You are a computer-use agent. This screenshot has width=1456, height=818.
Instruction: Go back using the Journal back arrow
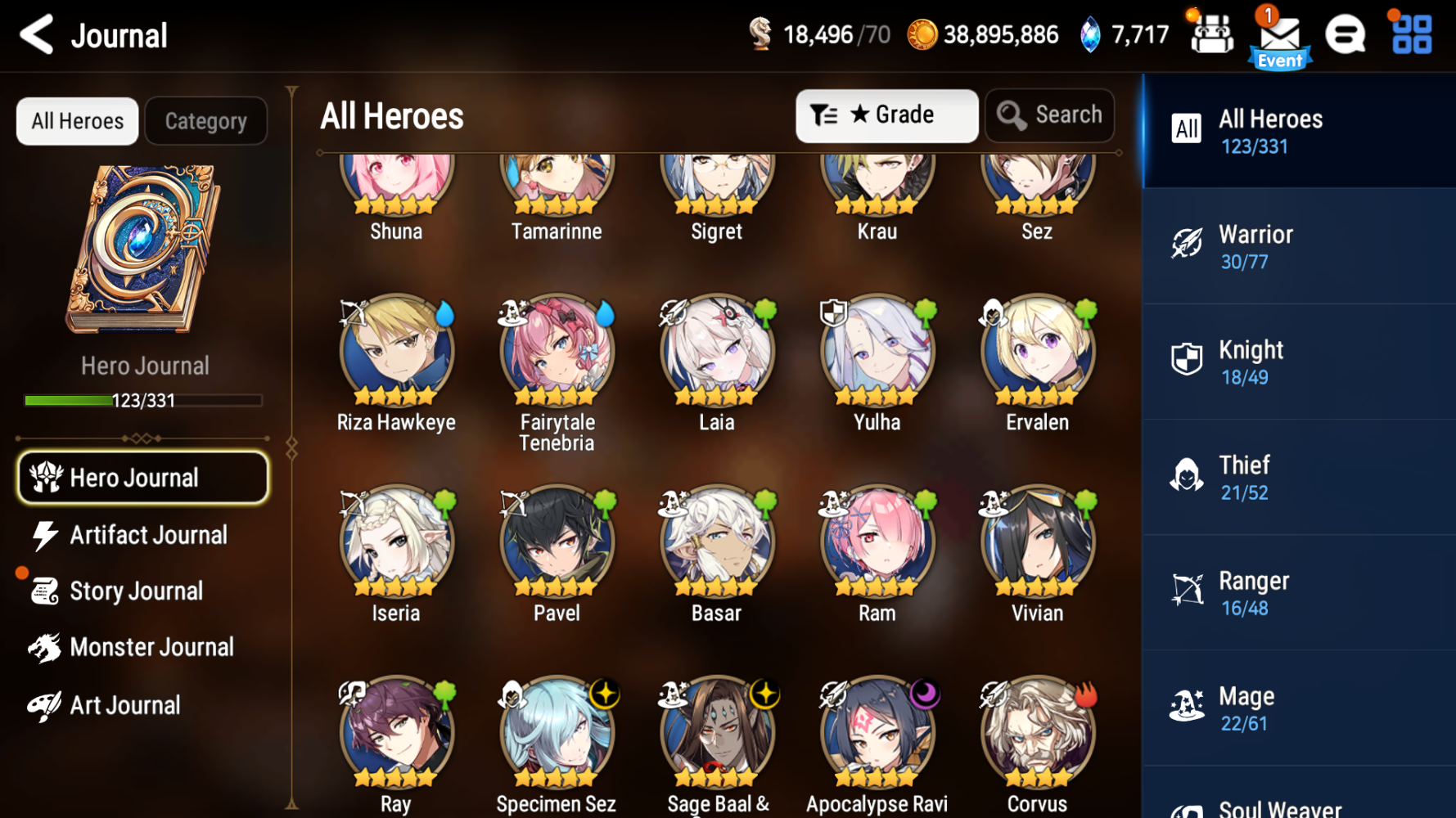point(36,35)
